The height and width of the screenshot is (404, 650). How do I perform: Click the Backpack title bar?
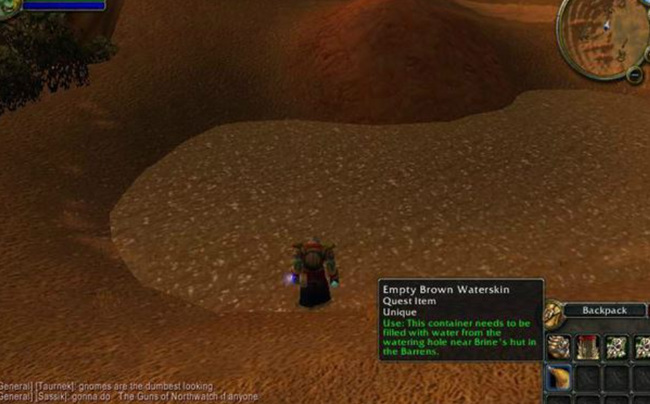(x=602, y=311)
